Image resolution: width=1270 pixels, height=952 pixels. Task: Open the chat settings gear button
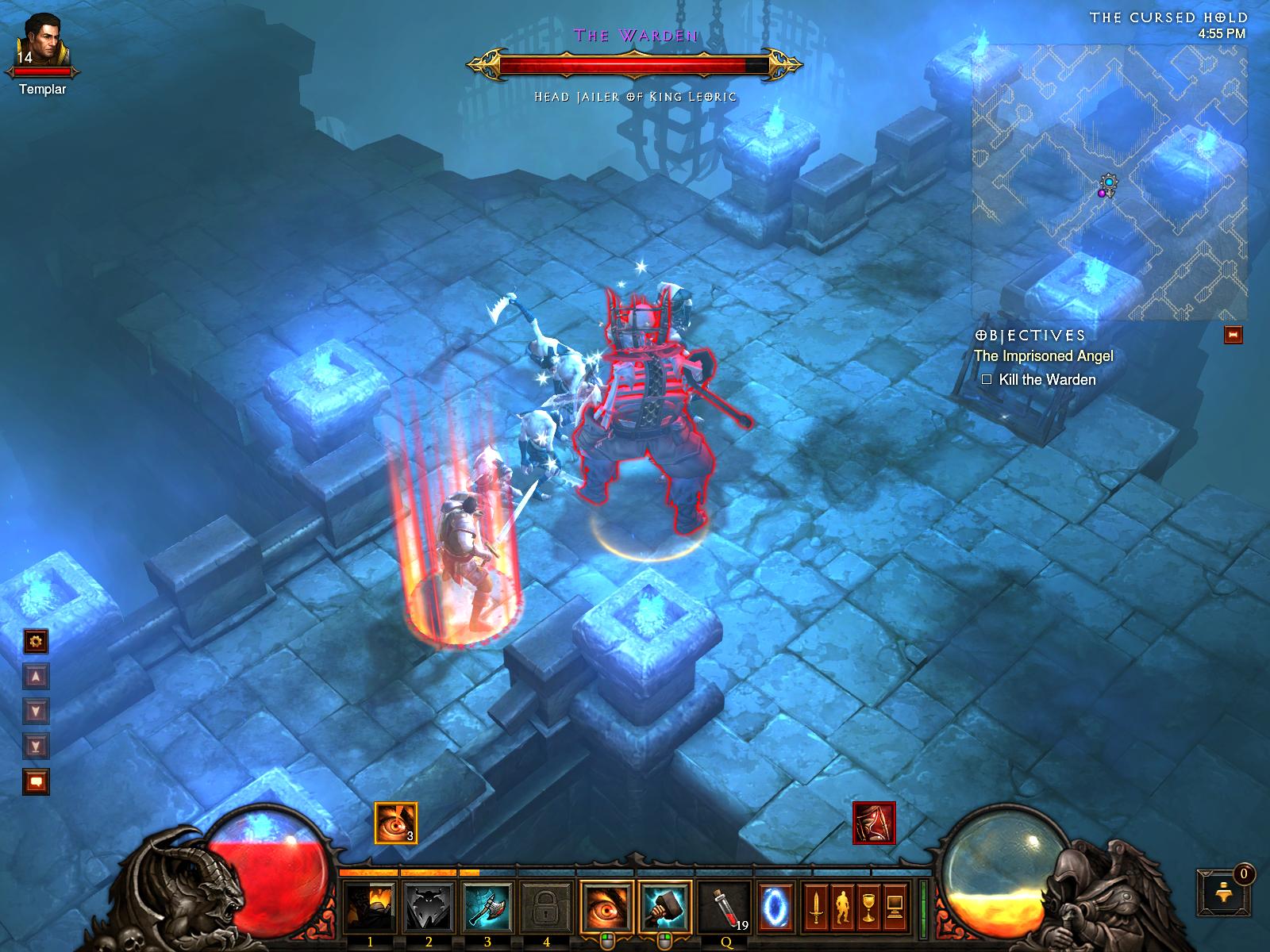click(37, 641)
